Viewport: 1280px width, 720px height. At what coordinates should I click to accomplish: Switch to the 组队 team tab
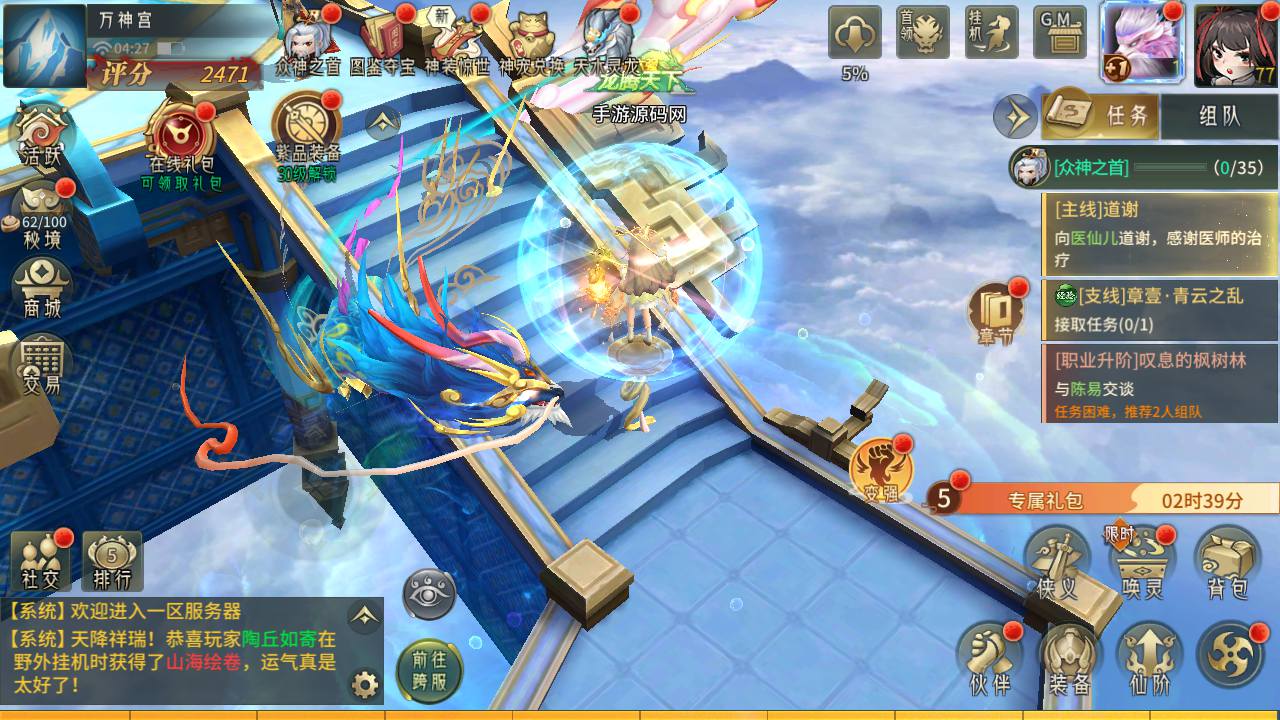point(1219,116)
